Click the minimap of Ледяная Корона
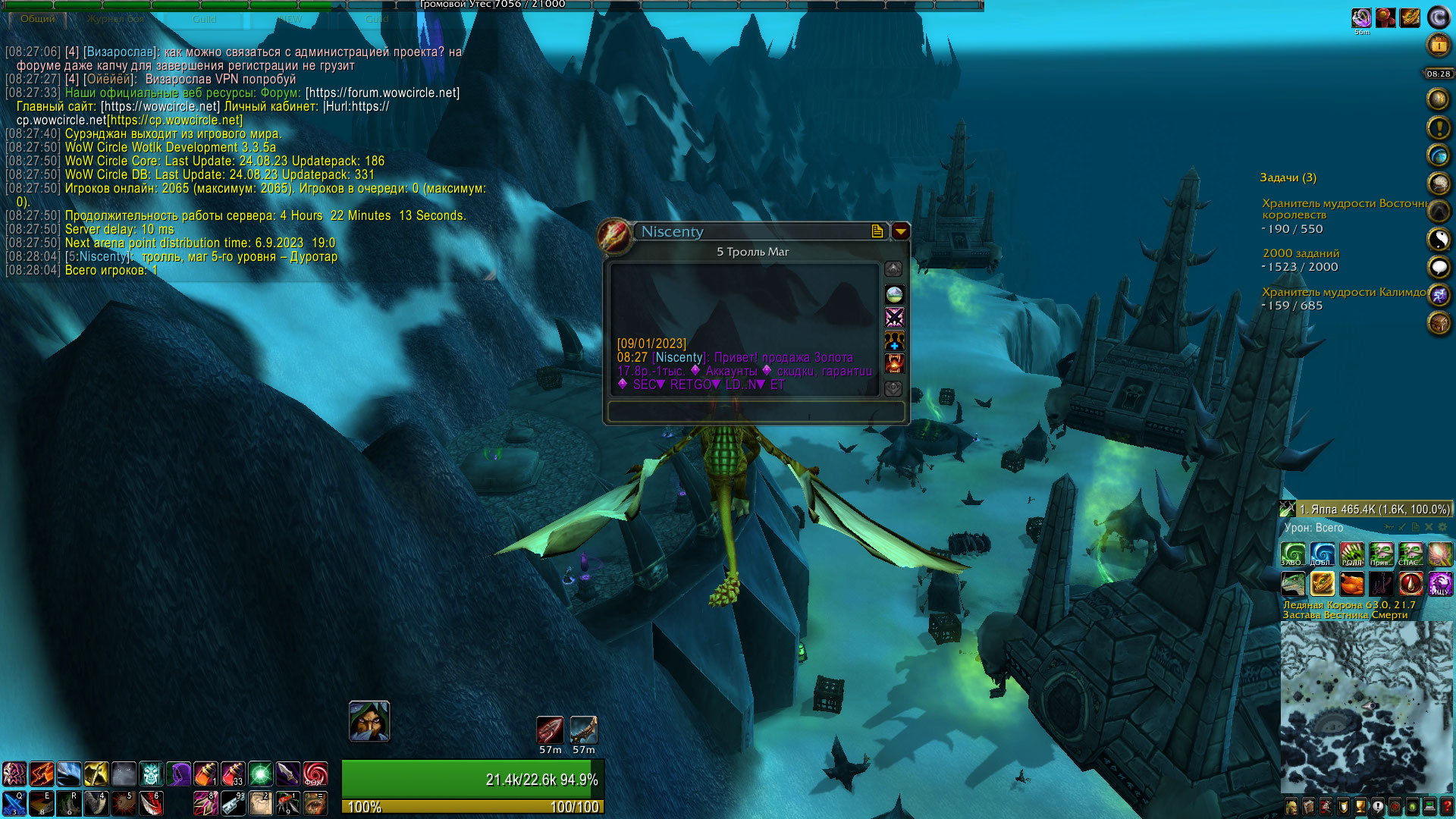 1367,707
